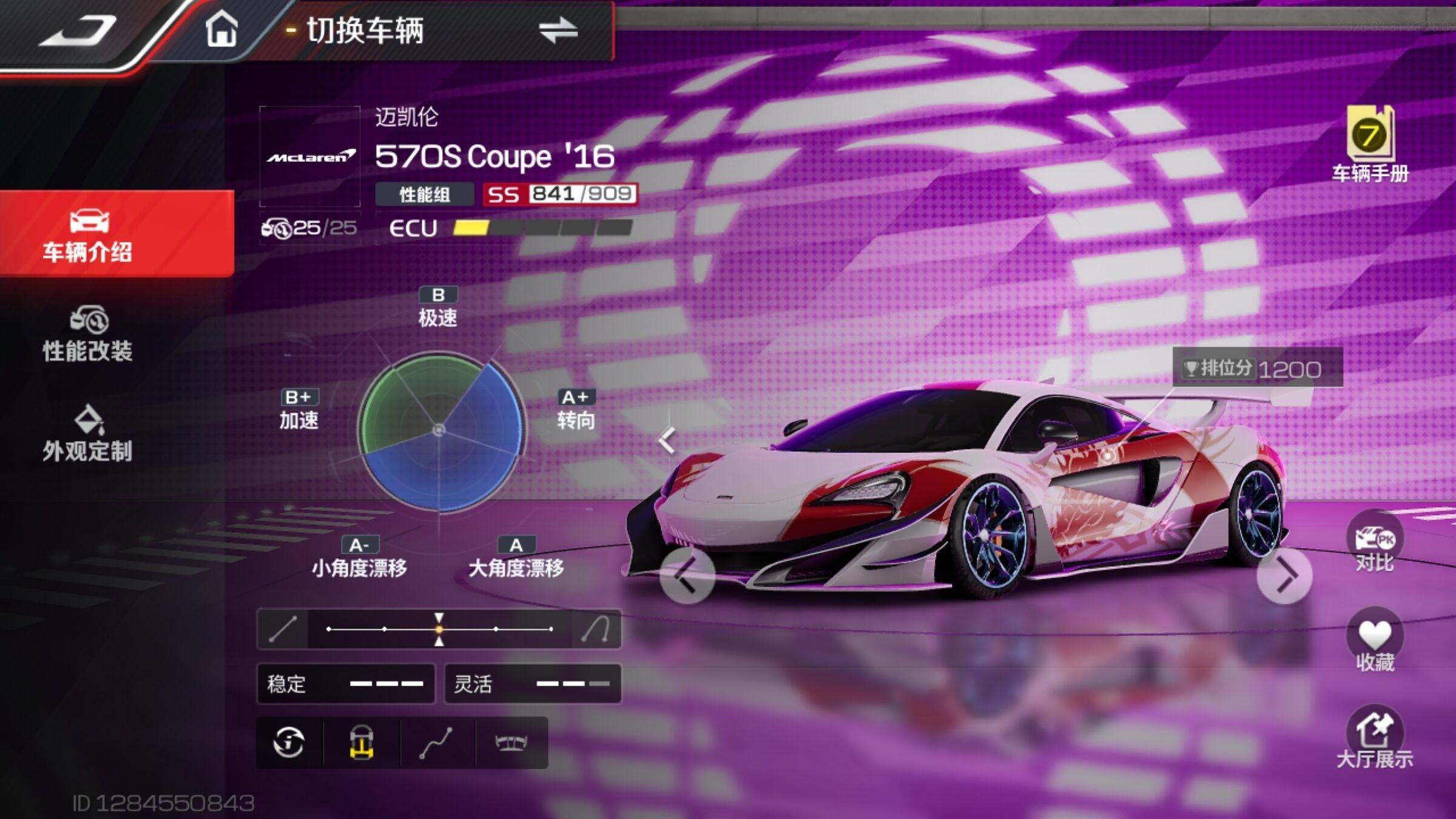This screenshot has width=1456, height=819.
Task: Select the rear spoiler icon in toolbar
Action: click(511, 743)
